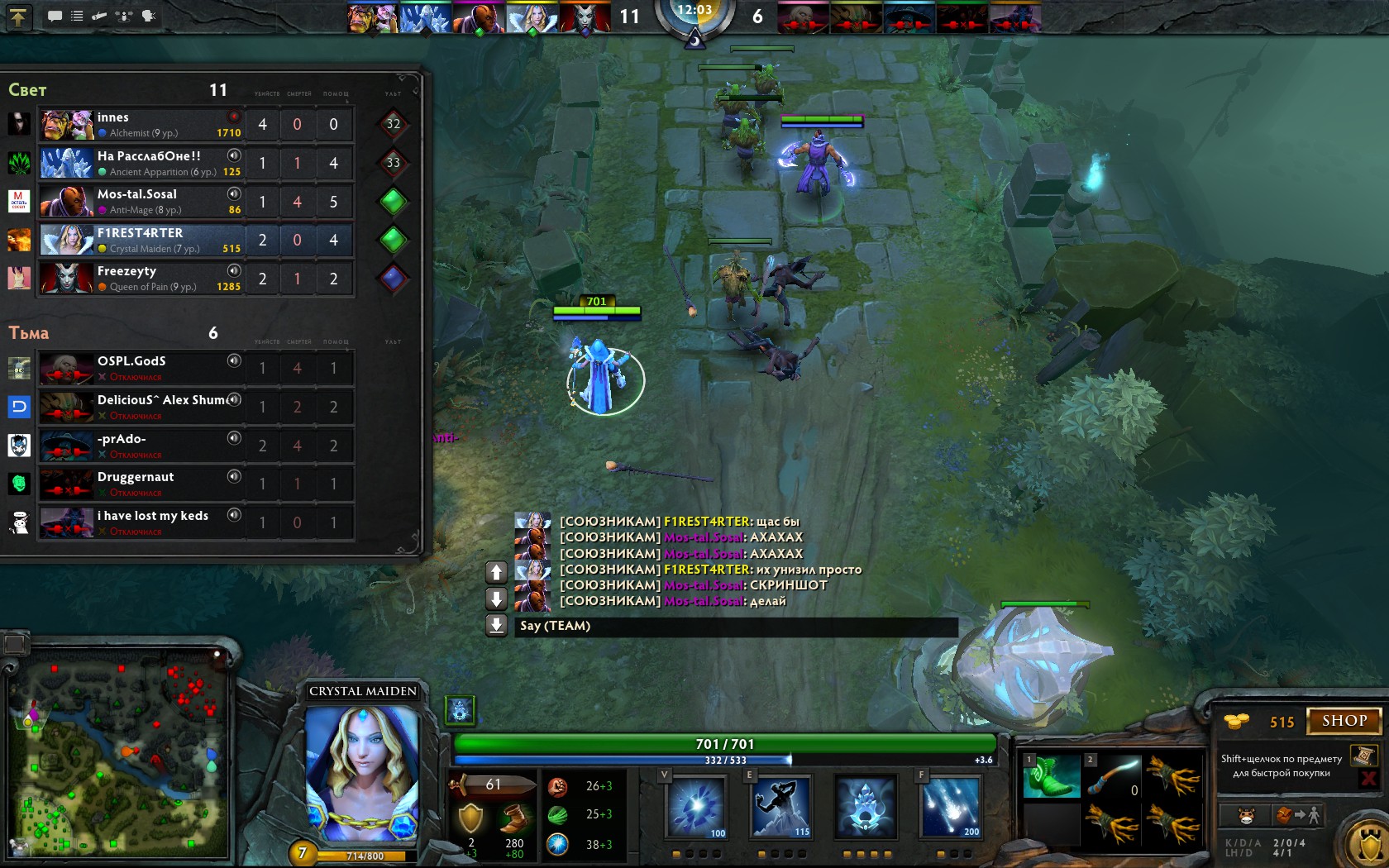Call the courier with the donkey button
The width and height of the screenshot is (1389, 868).
pyautogui.click(x=1246, y=816)
